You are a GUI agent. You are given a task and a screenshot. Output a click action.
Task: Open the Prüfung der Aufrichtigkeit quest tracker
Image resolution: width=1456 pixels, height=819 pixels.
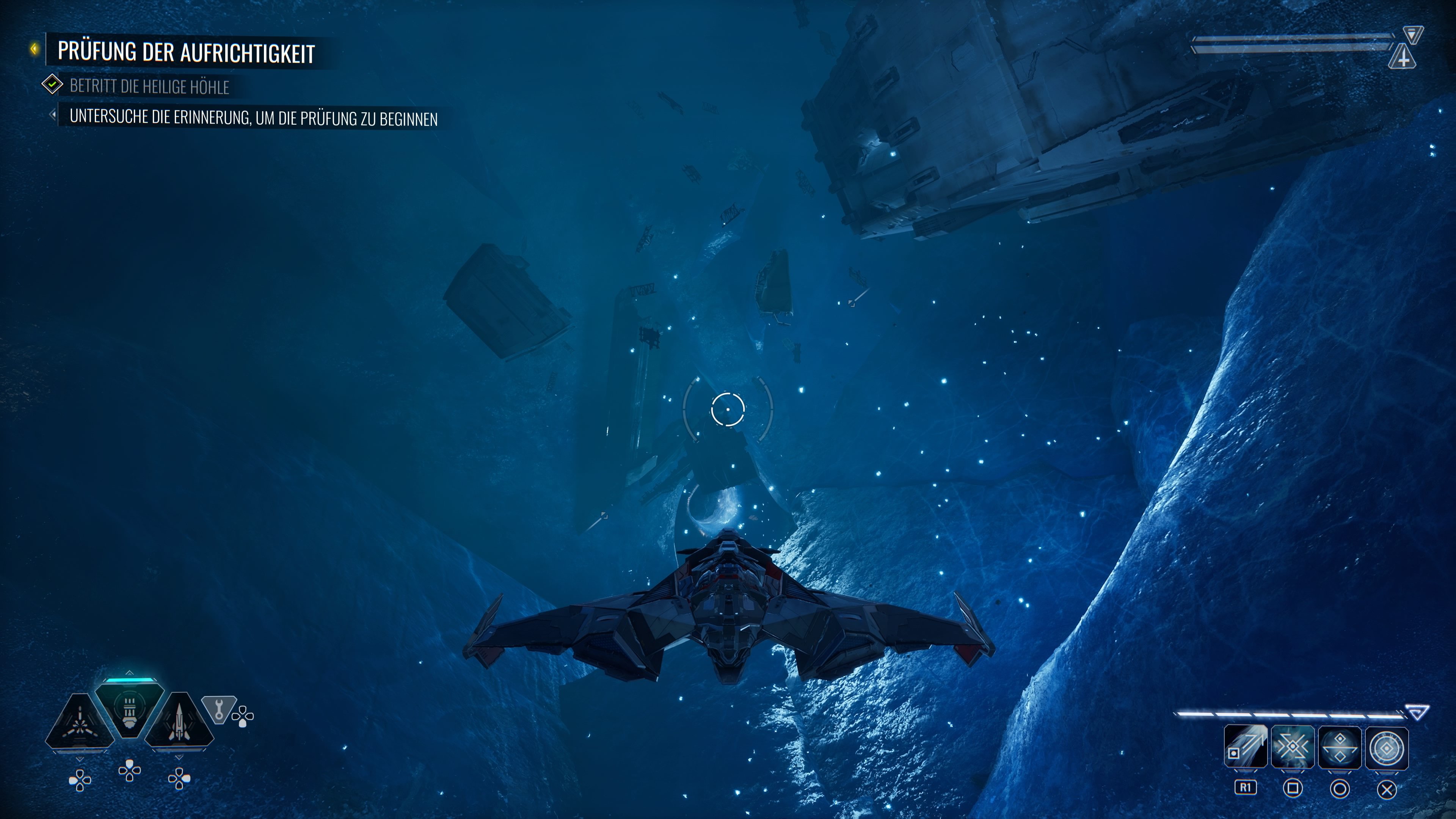coord(185,52)
